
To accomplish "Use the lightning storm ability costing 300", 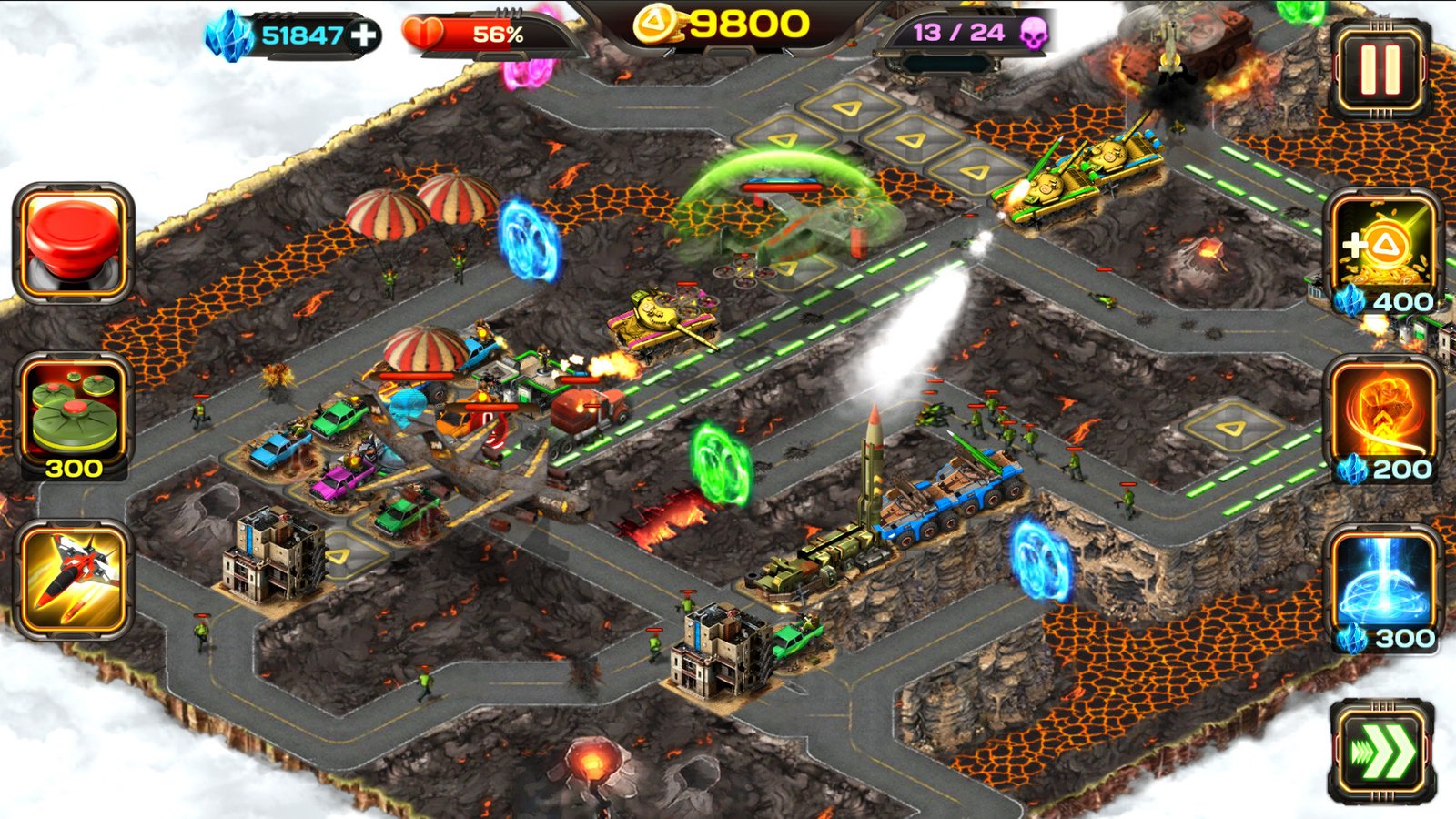I will click(x=1384, y=578).
